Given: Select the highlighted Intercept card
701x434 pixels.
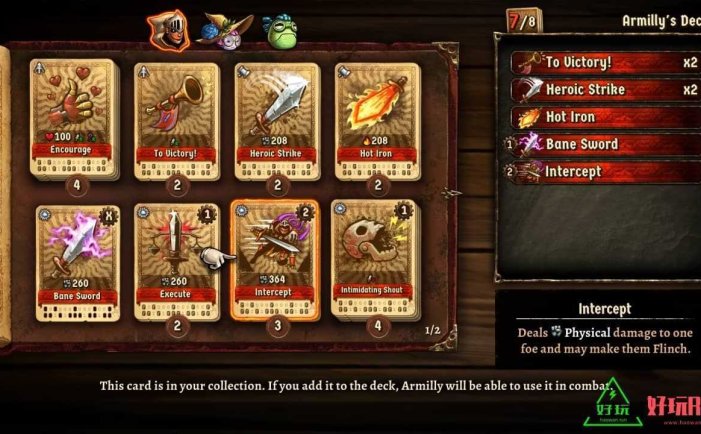Looking at the screenshot, I should tap(273, 258).
